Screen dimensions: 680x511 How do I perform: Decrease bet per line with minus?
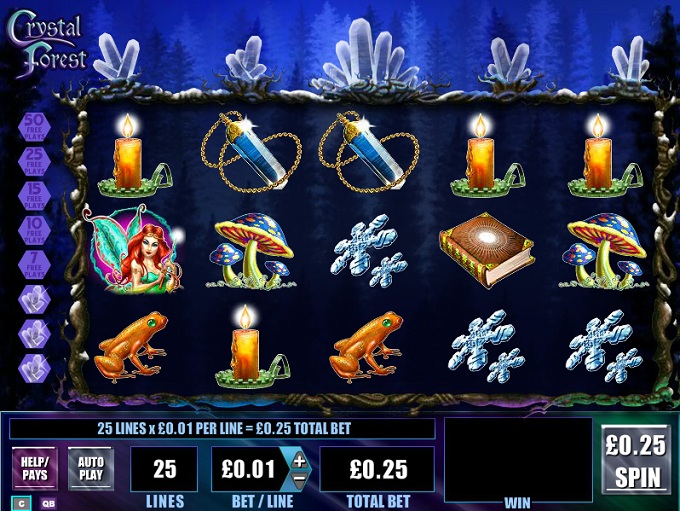299,478
